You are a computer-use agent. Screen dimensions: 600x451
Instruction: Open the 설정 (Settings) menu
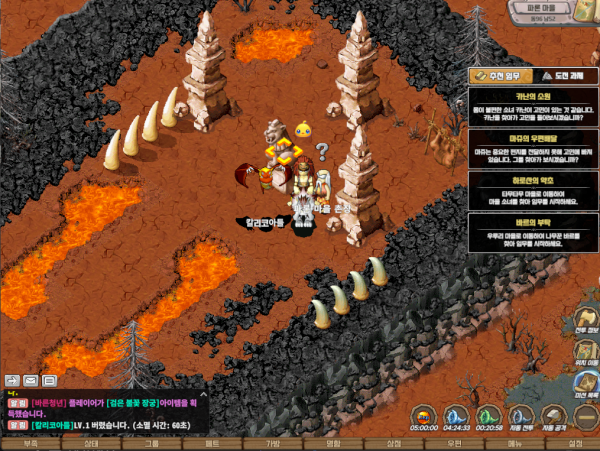[574, 443]
